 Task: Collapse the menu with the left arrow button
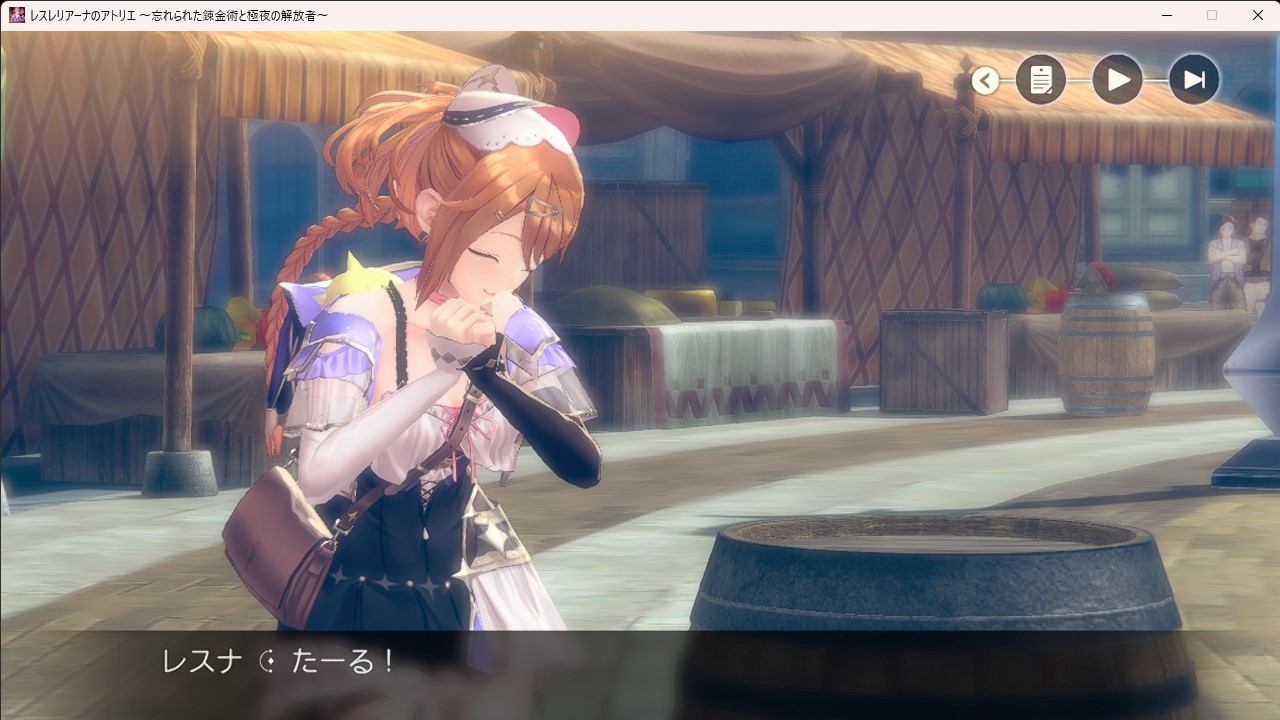click(x=985, y=81)
